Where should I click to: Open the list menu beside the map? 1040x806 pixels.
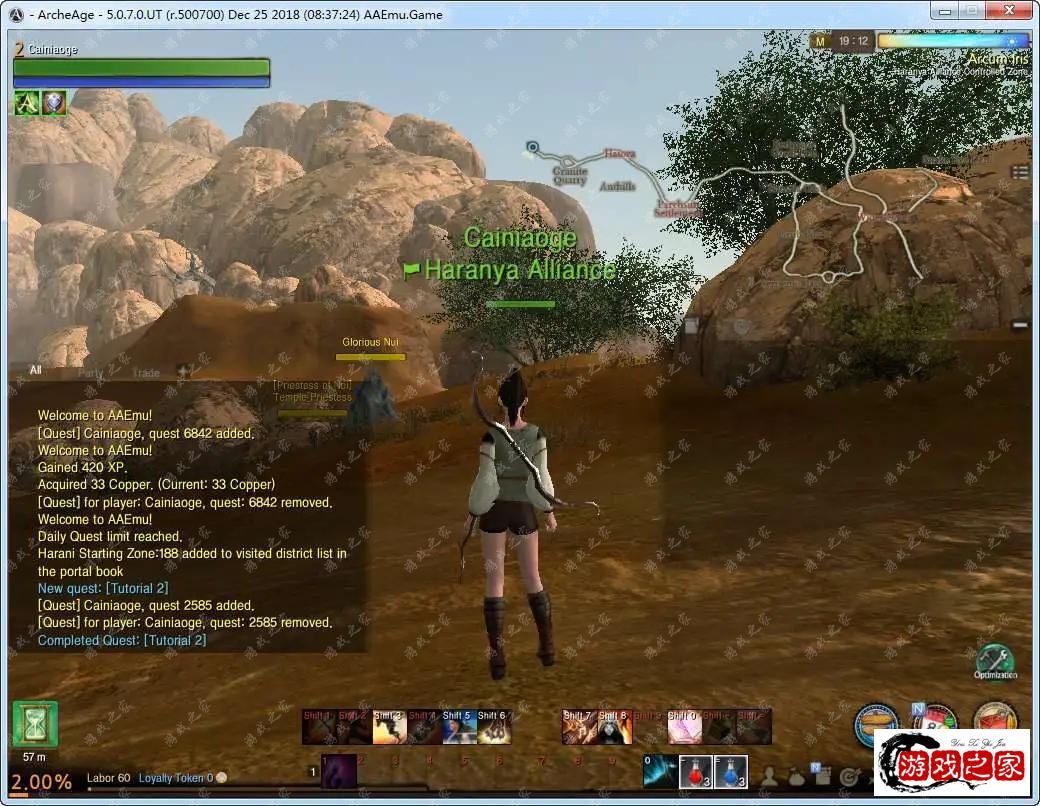coord(1019,172)
